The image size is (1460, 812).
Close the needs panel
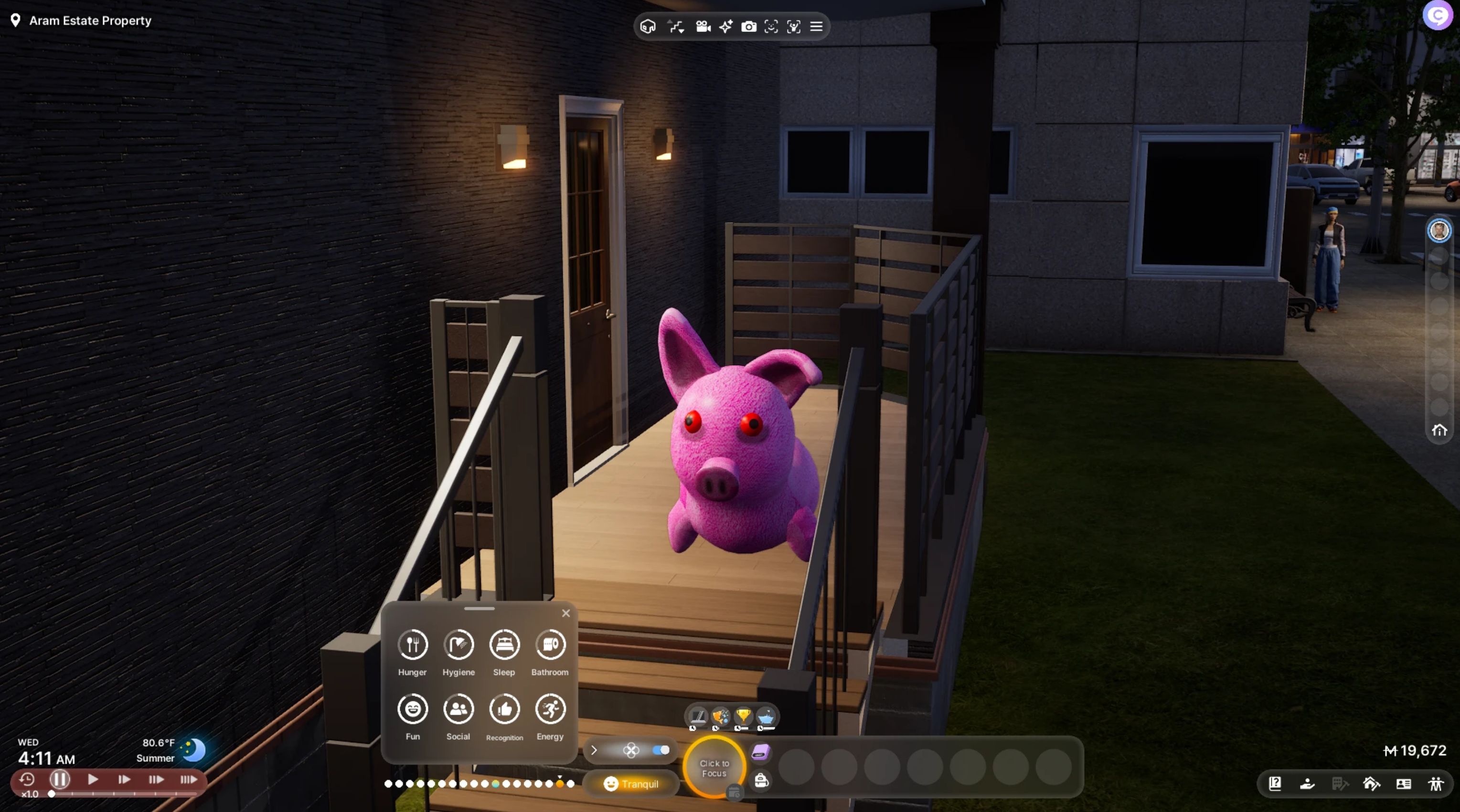(x=565, y=613)
